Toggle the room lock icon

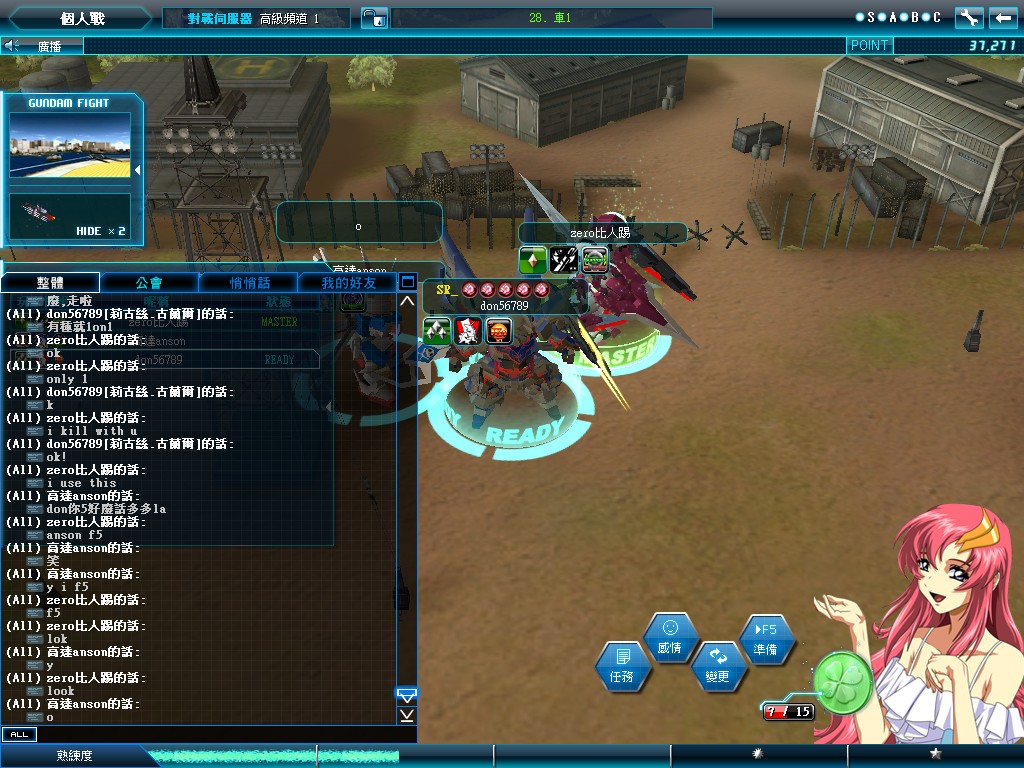point(373,17)
